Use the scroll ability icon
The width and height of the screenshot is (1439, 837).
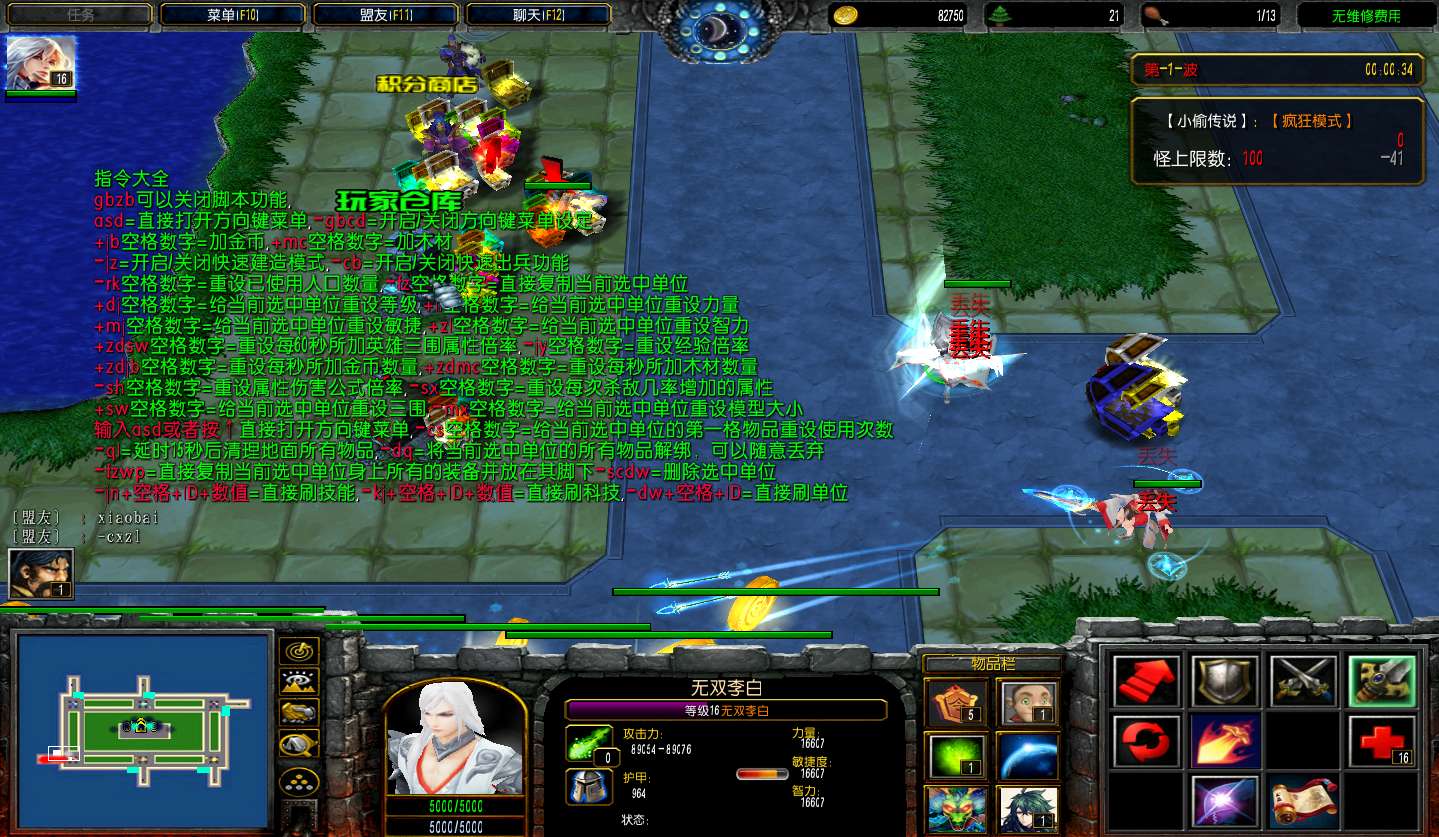coord(1303,802)
